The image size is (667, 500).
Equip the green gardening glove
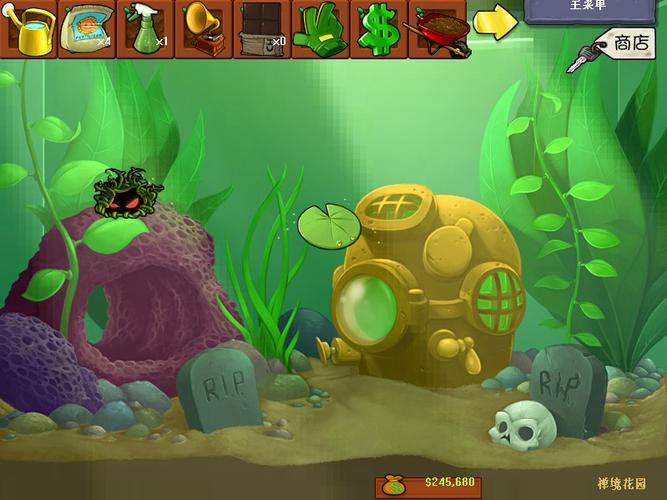click(320, 30)
